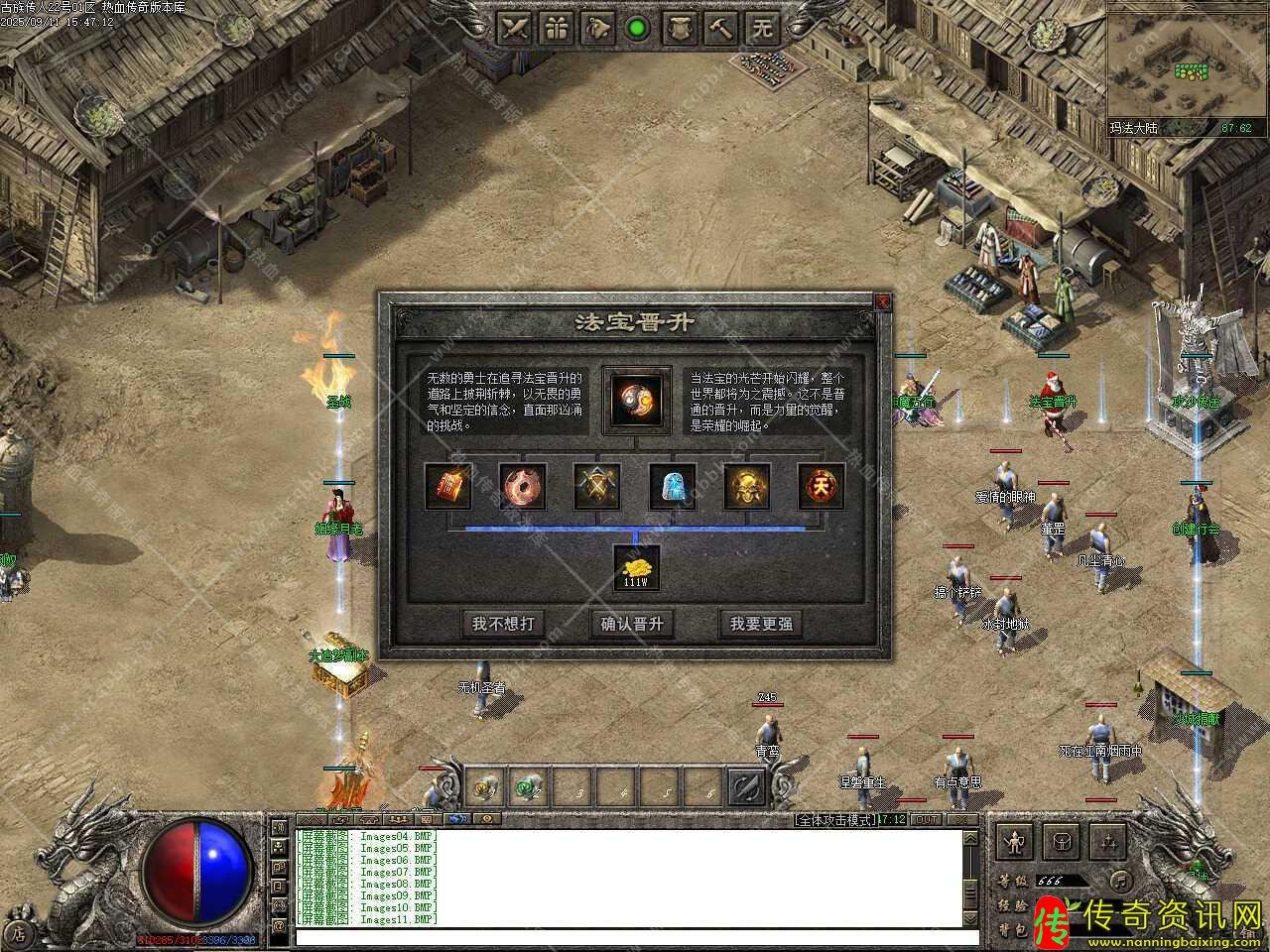The height and width of the screenshot is (952, 1270).
Task: Open the hammer forge menu
Action: click(721, 28)
